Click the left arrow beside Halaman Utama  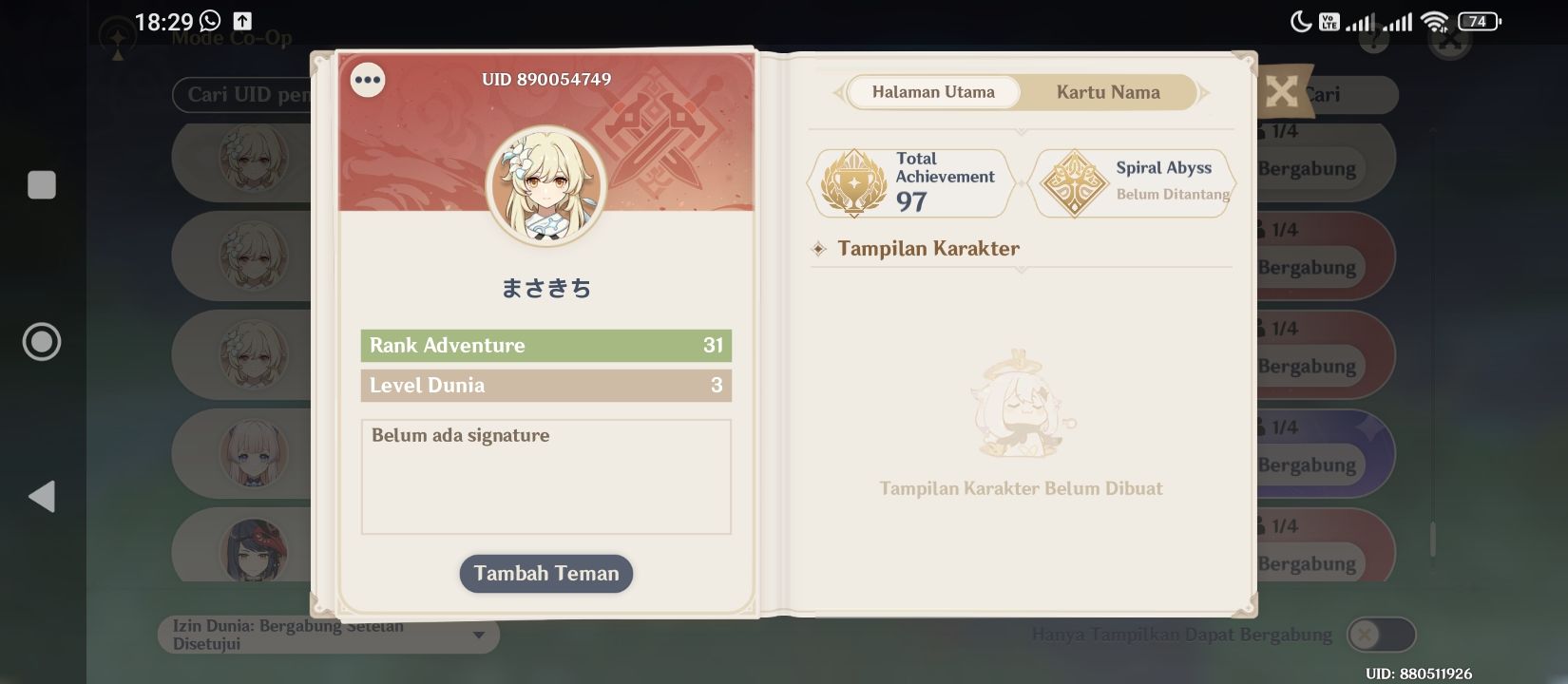(x=836, y=92)
